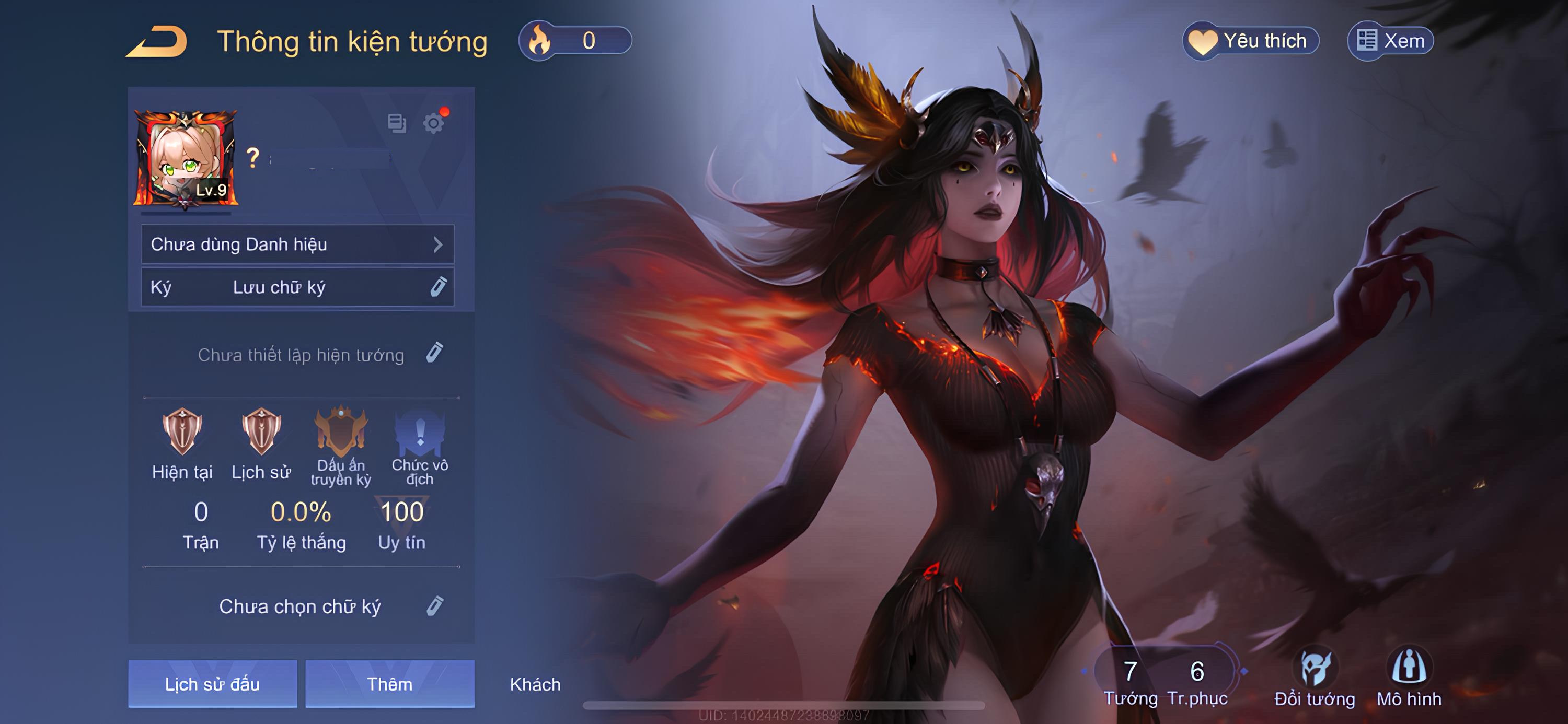Open the Chưa dùng Danh hiệu row

coord(297,244)
